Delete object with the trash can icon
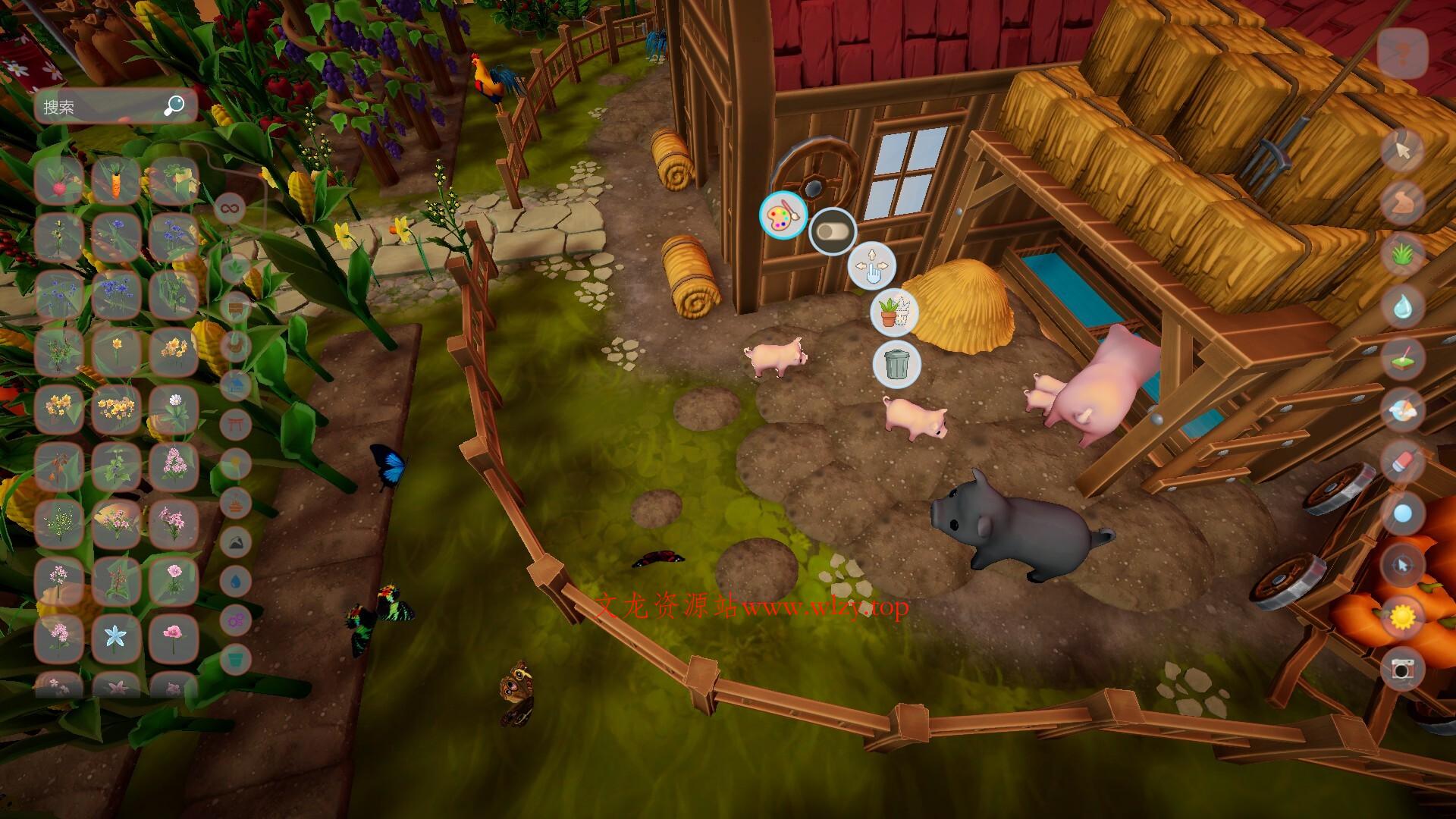1456x819 pixels. click(x=896, y=363)
